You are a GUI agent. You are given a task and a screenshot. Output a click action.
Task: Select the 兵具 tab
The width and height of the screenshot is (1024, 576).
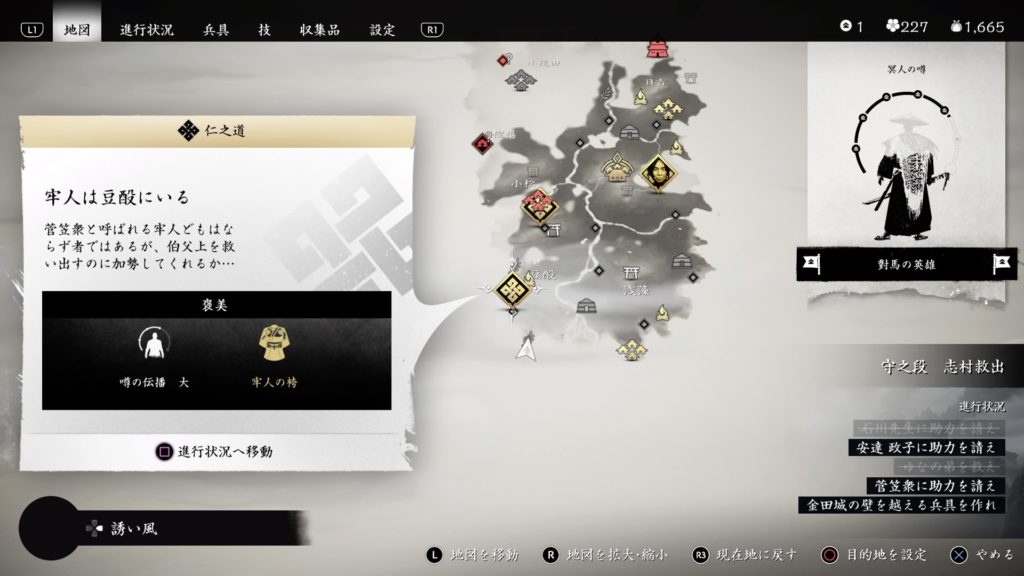click(217, 29)
